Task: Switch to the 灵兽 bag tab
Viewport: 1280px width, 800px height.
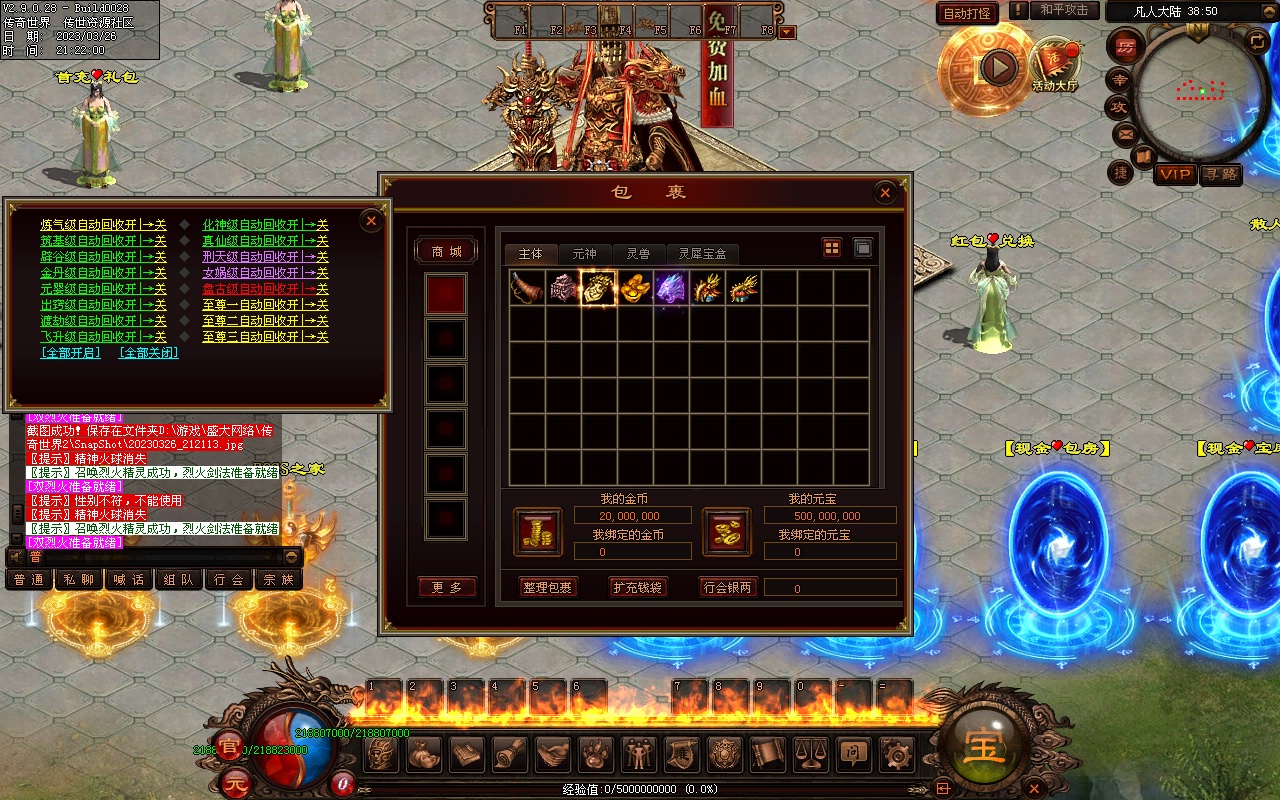Action: (x=638, y=254)
